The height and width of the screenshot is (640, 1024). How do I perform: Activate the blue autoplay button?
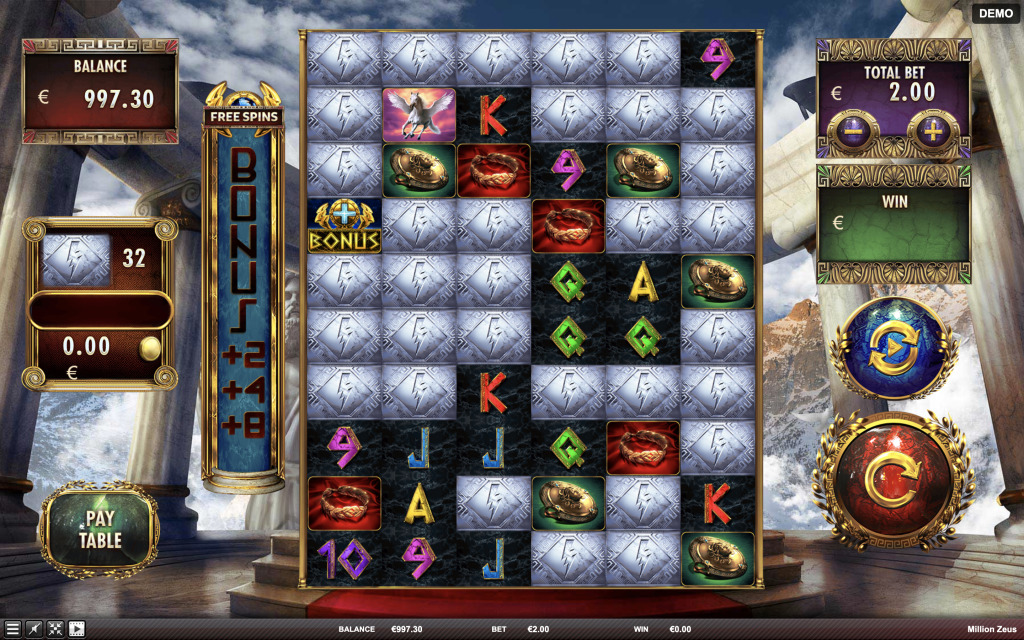(x=893, y=347)
